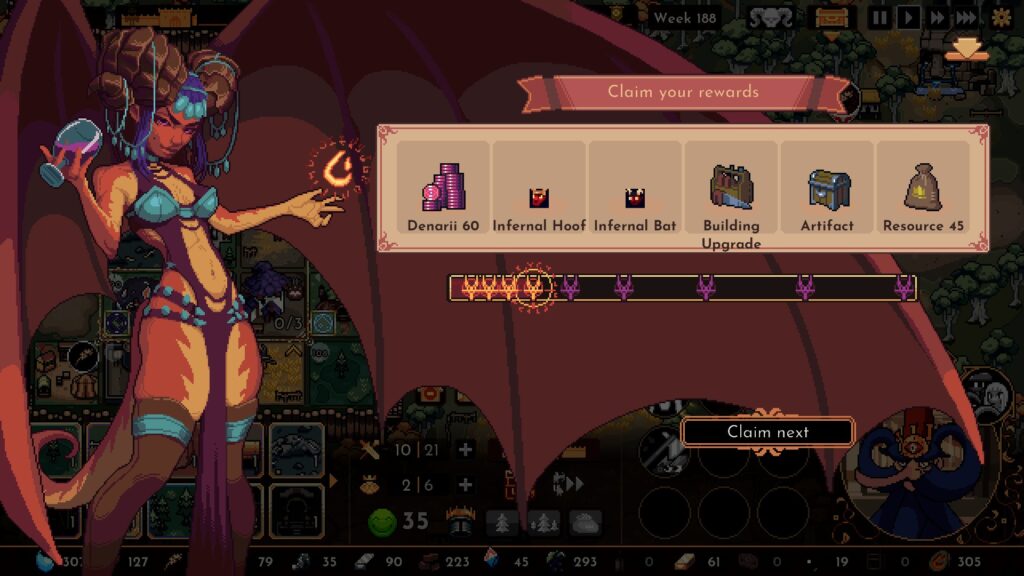Click the Claim next button
Image resolution: width=1024 pixels, height=576 pixels.
point(767,432)
